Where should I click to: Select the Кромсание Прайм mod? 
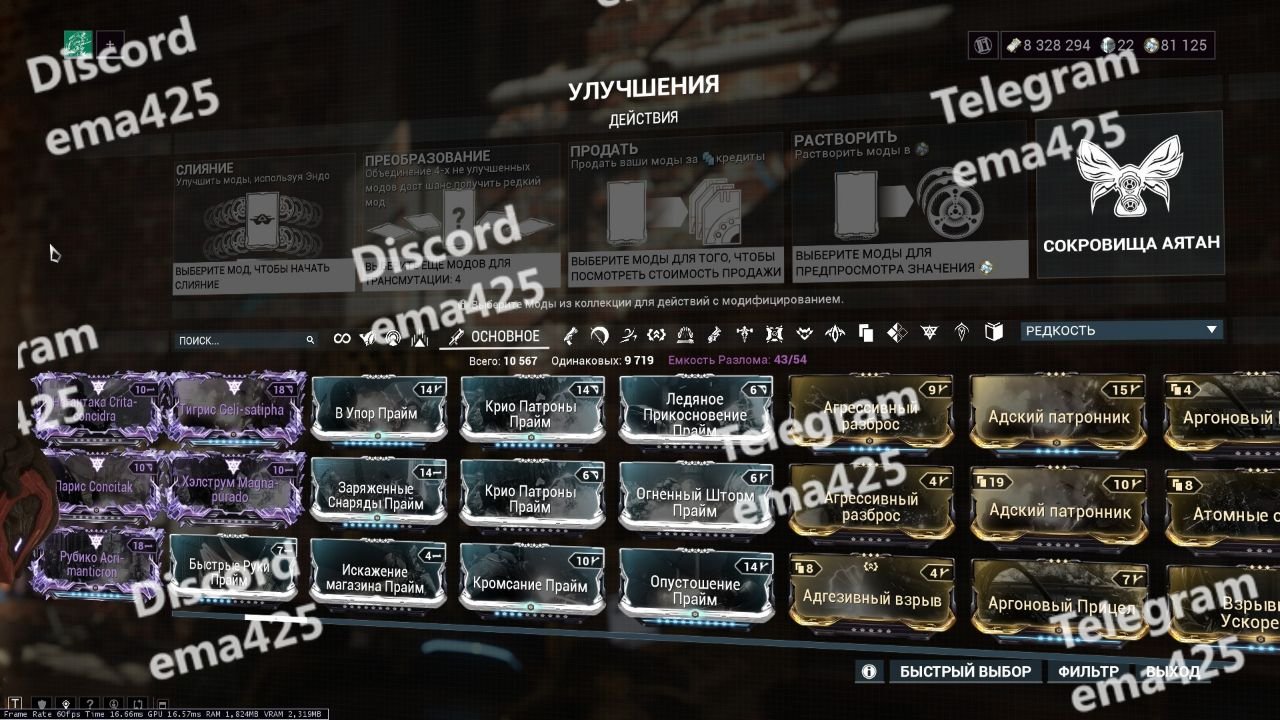530,582
